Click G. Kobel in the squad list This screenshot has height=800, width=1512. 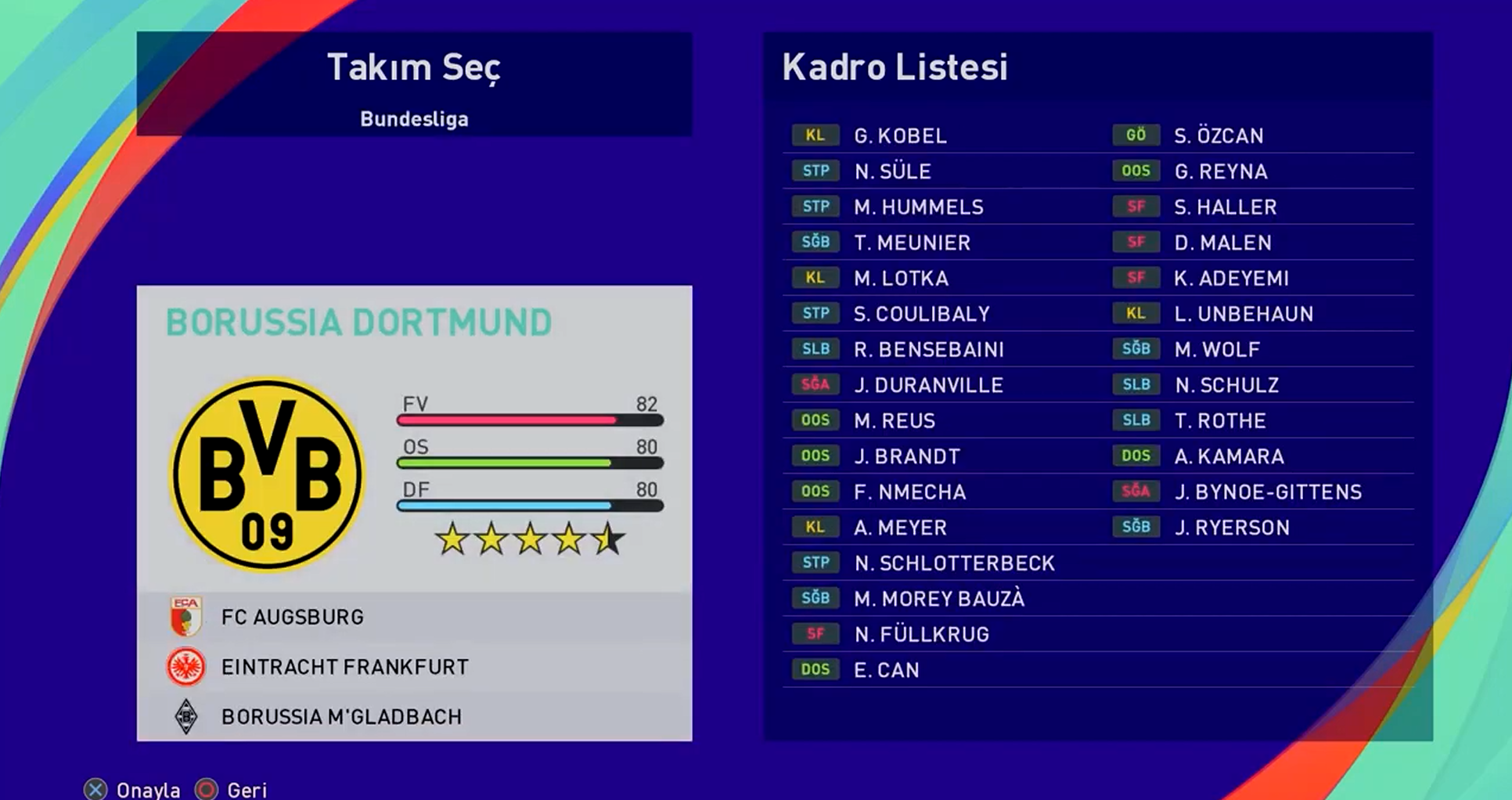click(900, 135)
